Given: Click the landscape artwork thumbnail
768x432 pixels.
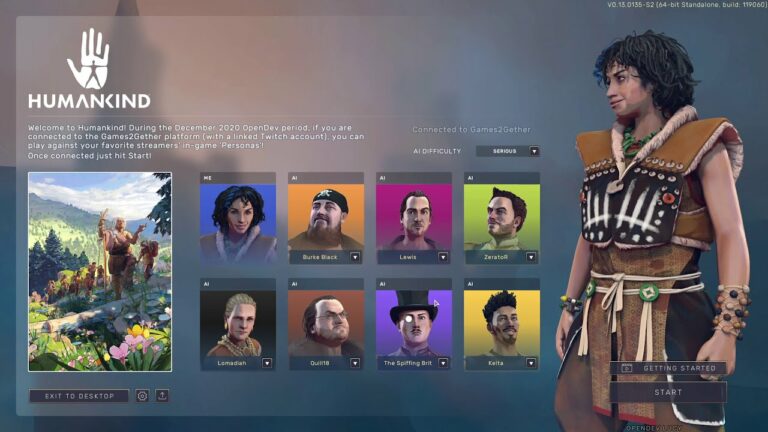Looking at the screenshot, I should pos(100,272).
